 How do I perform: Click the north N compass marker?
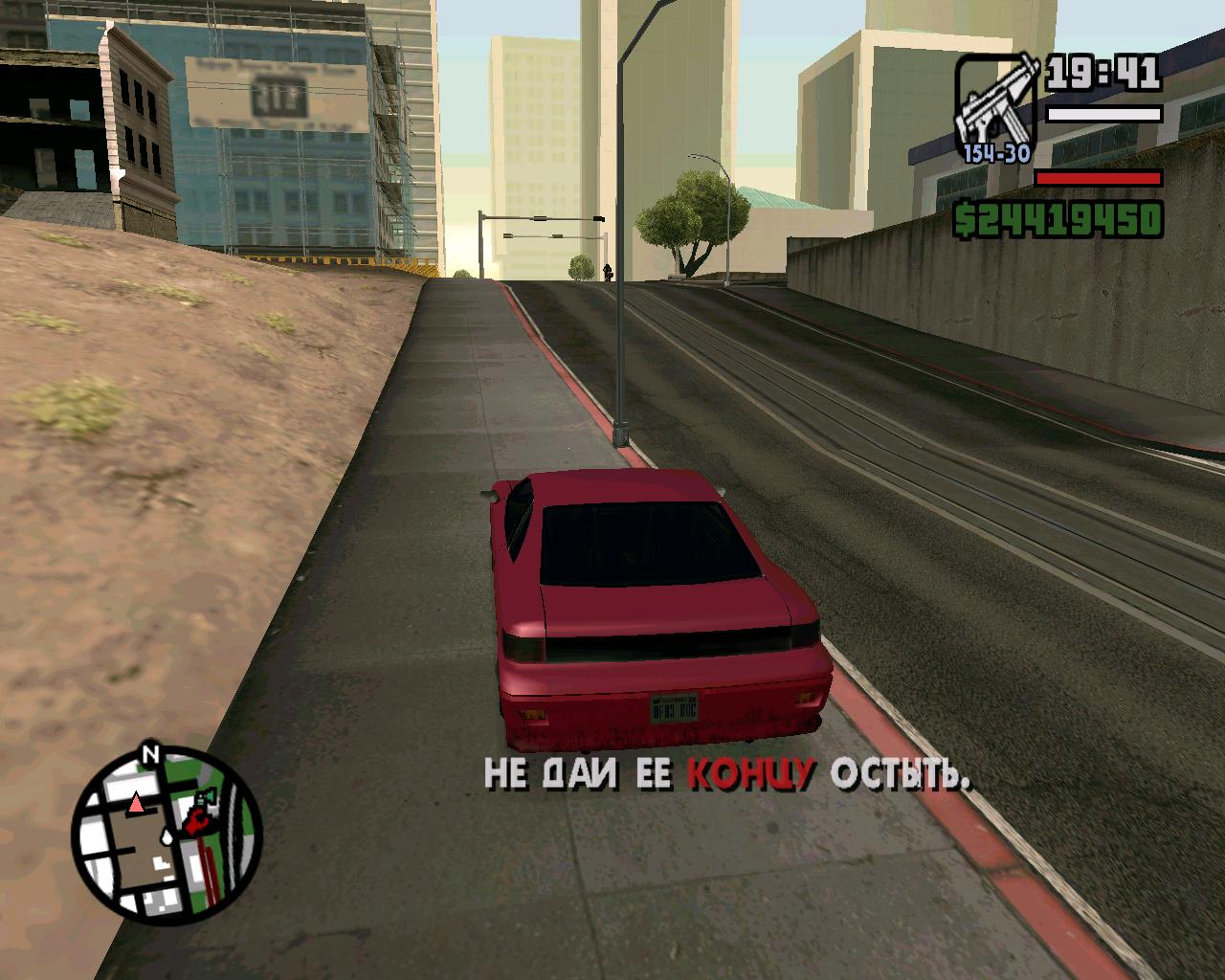[x=149, y=753]
